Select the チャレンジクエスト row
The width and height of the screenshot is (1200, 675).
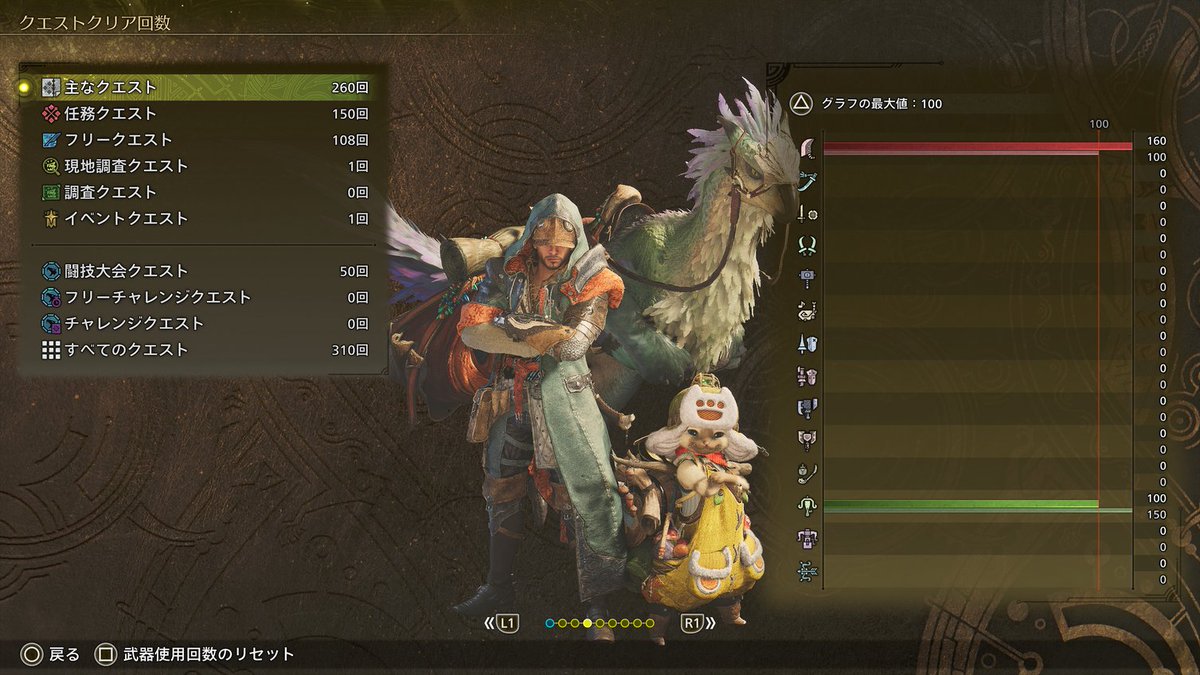point(200,323)
